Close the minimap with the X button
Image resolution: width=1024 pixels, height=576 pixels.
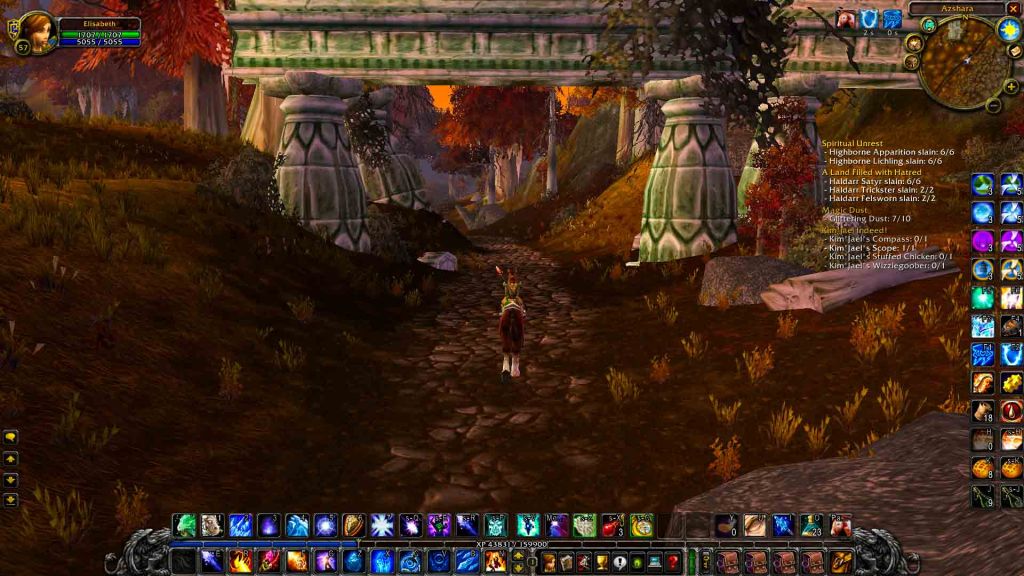(1014, 9)
